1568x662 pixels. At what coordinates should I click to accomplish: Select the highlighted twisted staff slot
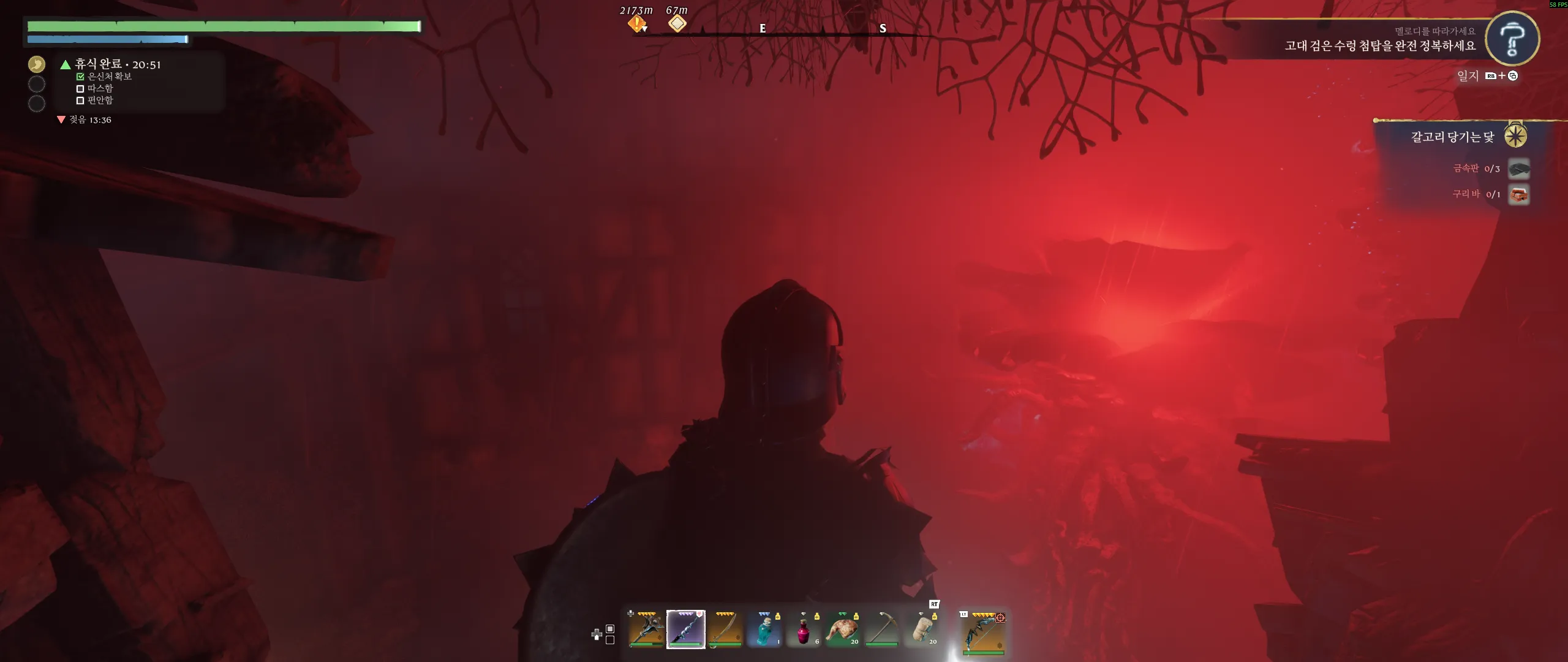pos(685,630)
